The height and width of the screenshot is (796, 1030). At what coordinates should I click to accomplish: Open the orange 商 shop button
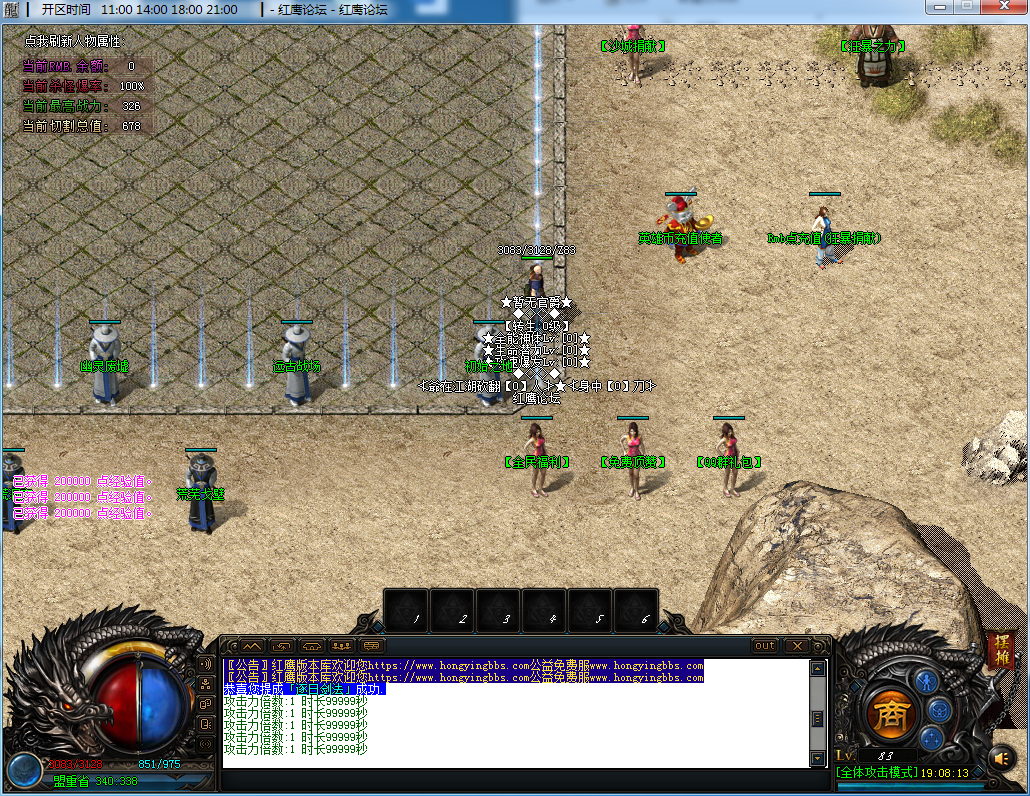point(890,713)
